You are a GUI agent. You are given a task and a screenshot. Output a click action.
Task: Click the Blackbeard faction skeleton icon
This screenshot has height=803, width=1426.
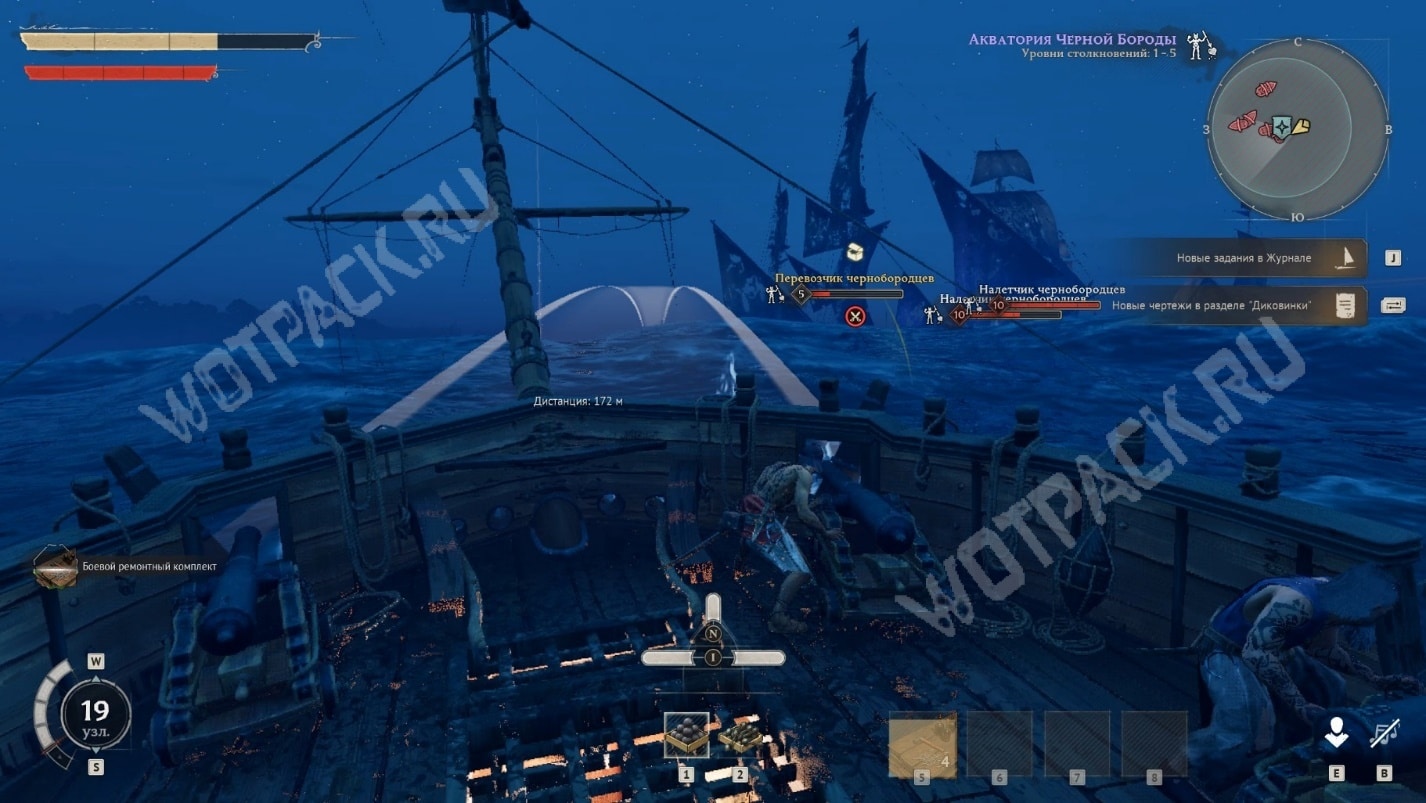pyautogui.click(x=1198, y=45)
